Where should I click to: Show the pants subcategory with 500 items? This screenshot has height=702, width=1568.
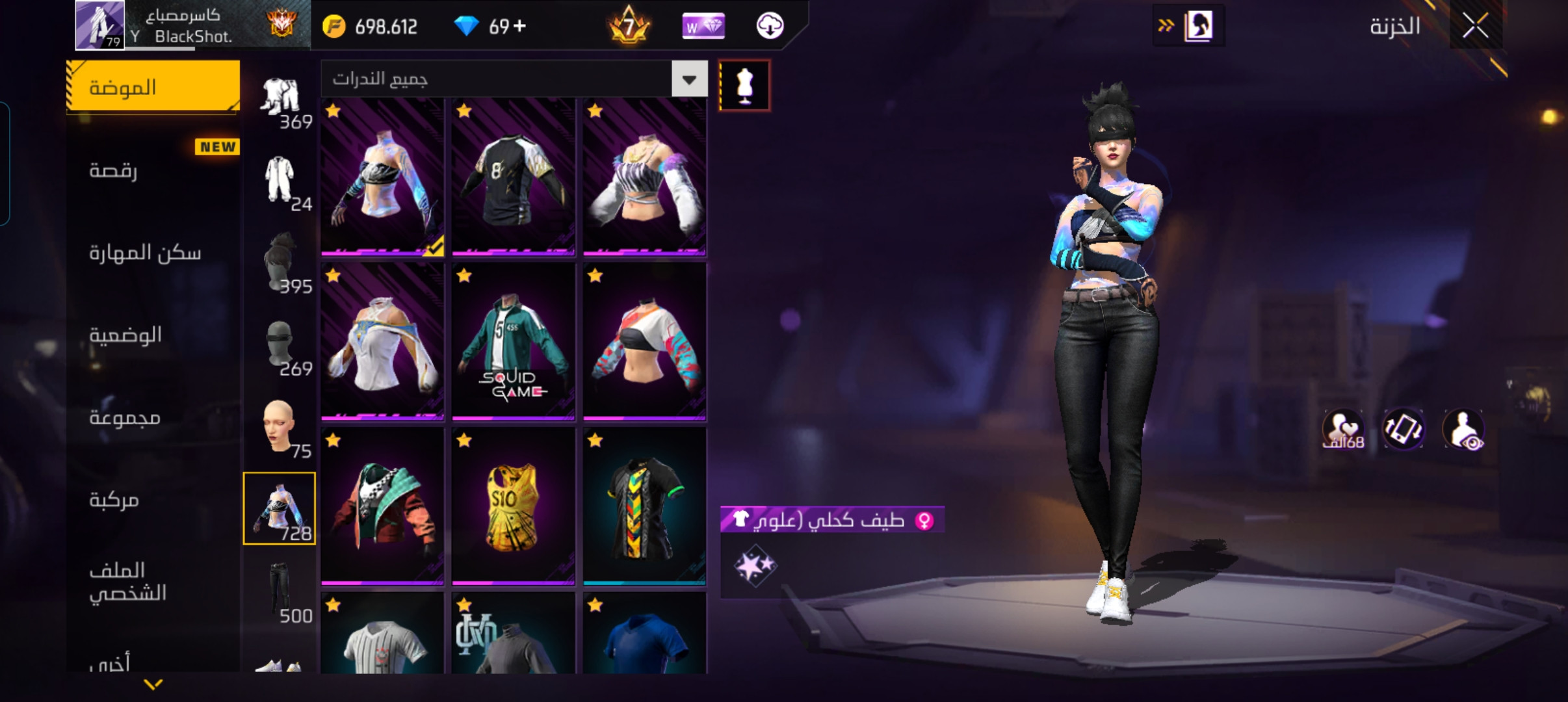point(280,590)
